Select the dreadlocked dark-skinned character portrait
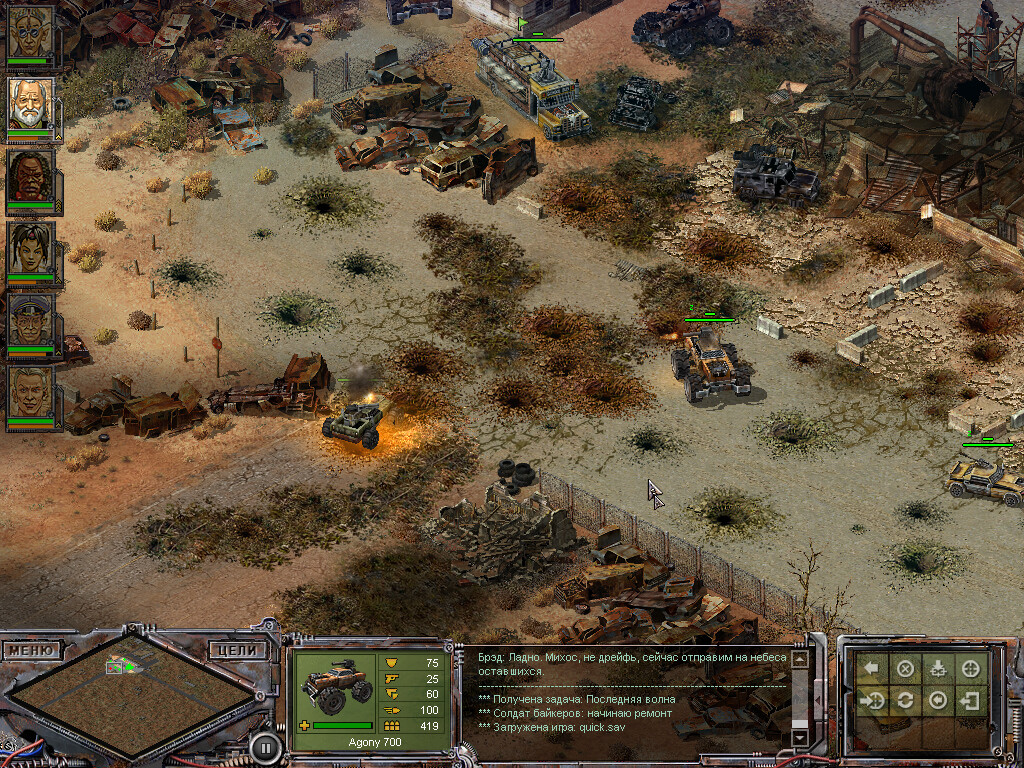Image resolution: width=1024 pixels, height=768 pixels. pyautogui.click(x=31, y=176)
